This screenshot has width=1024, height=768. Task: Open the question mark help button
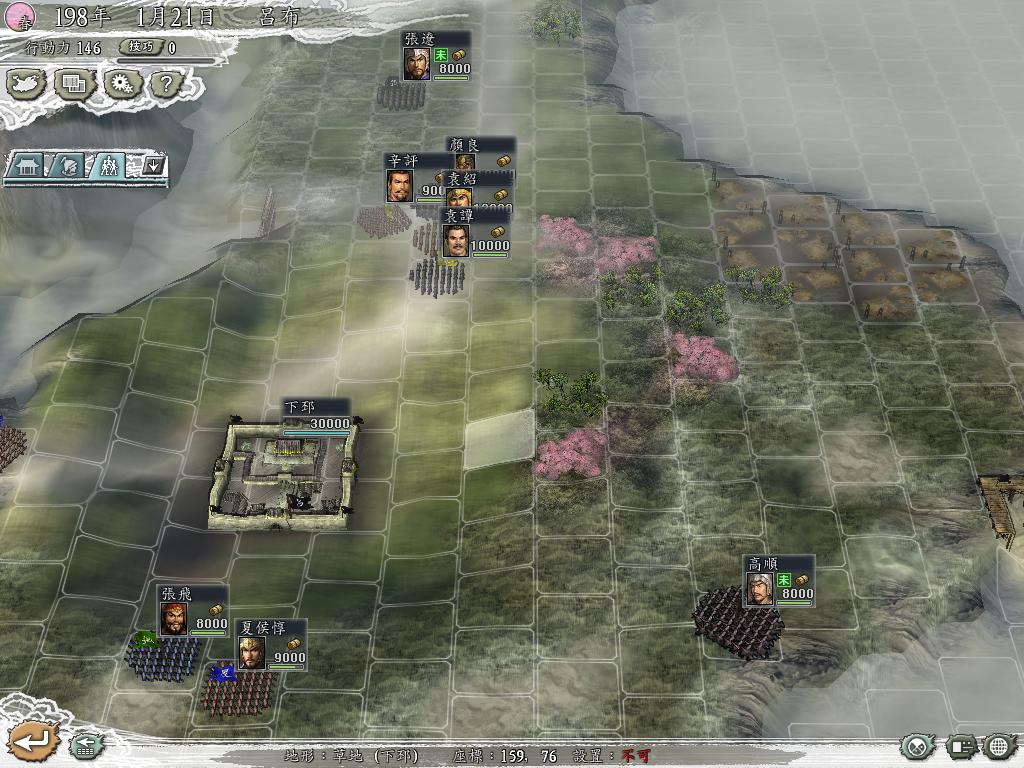tap(164, 84)
